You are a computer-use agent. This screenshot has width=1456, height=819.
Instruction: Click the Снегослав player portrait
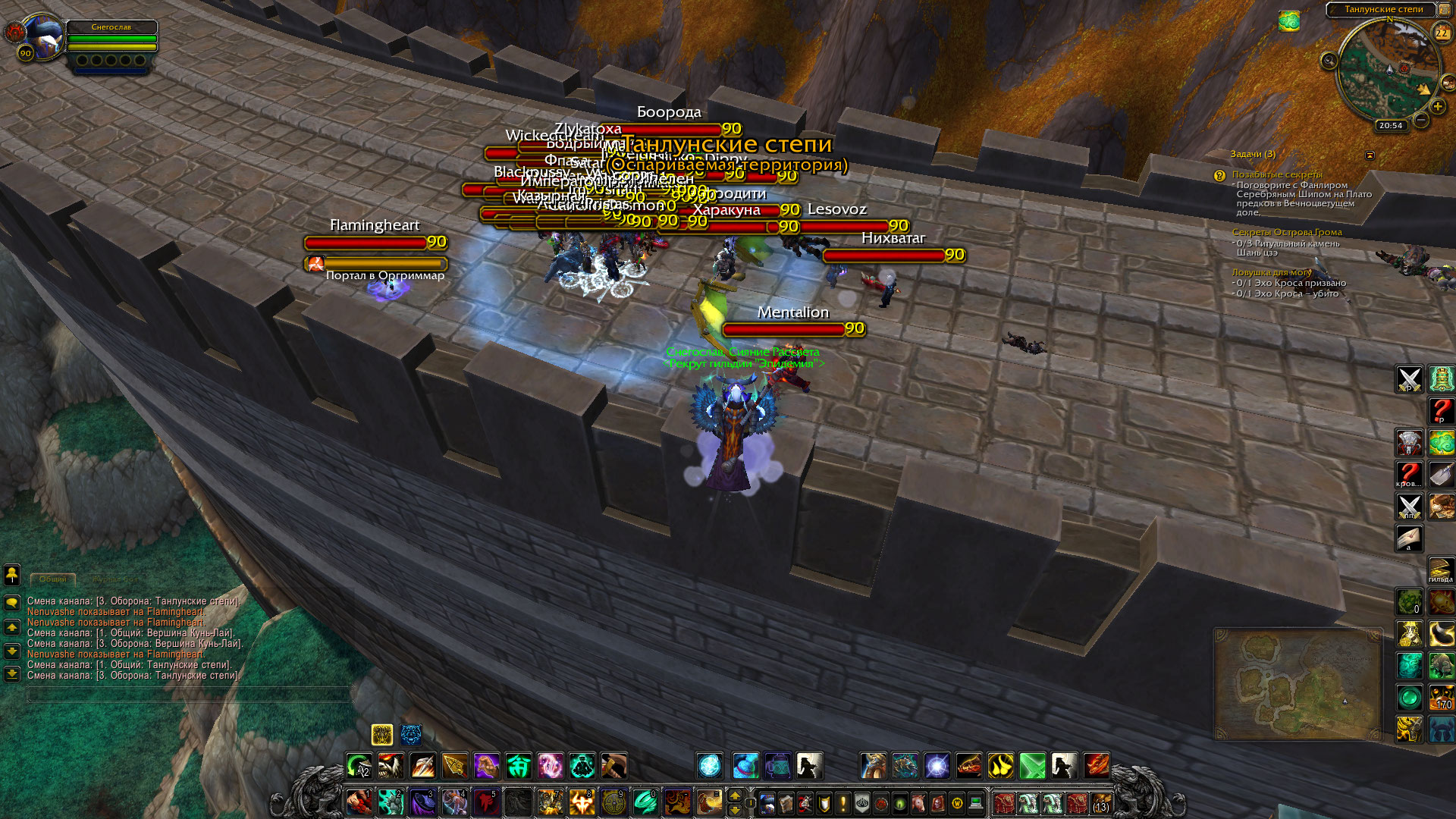point(44,36)
